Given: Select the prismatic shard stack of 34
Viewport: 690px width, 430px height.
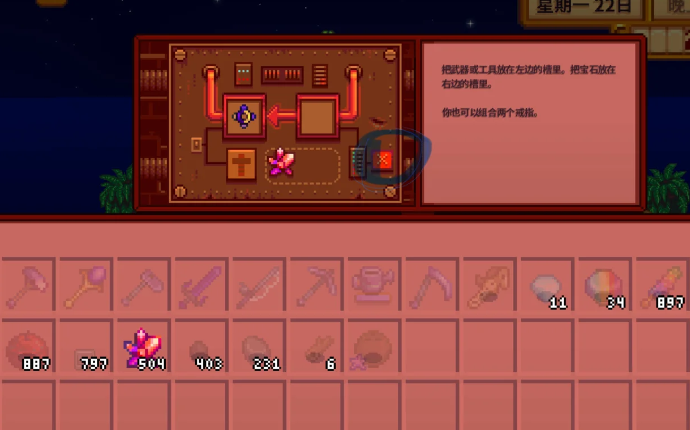Looking at the screenshot, I should tap(606, 288).
